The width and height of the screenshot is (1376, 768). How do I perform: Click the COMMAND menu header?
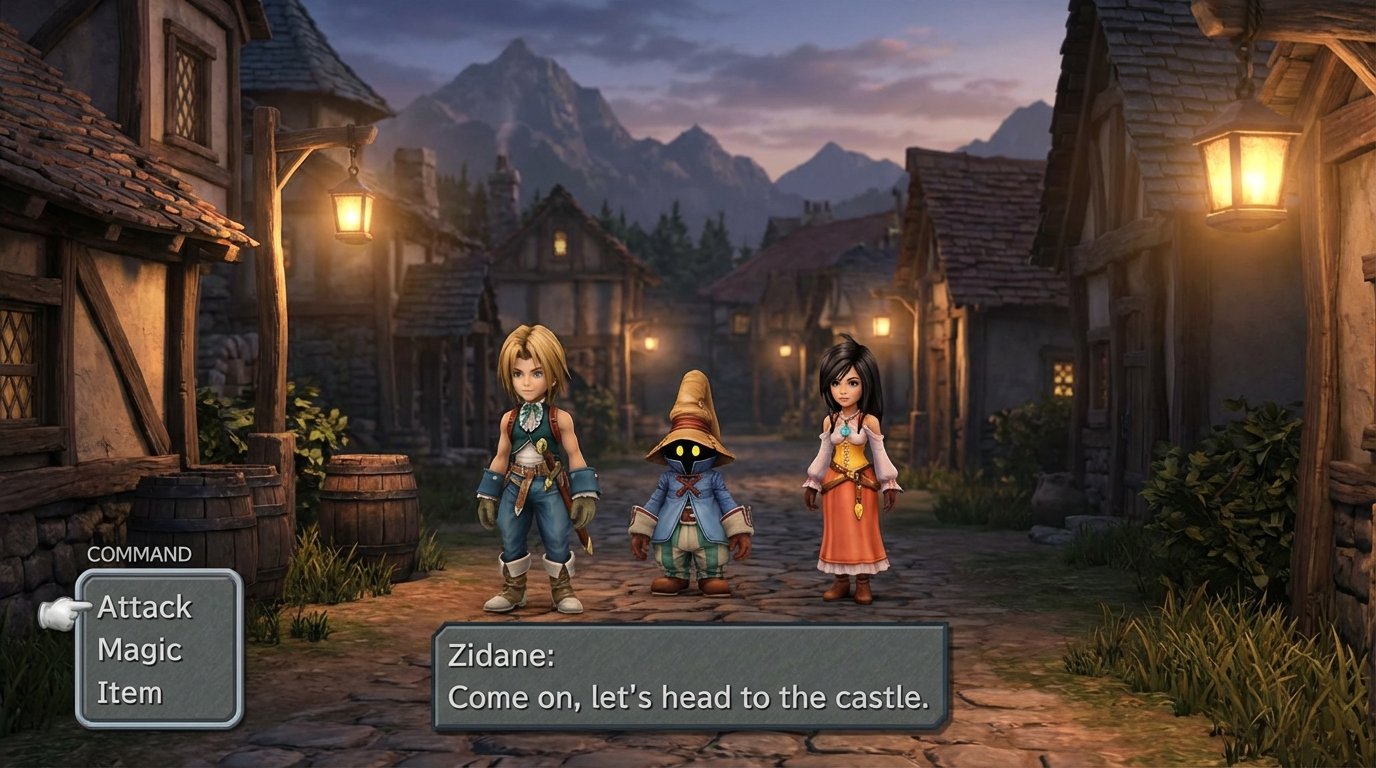click(138, 552)
